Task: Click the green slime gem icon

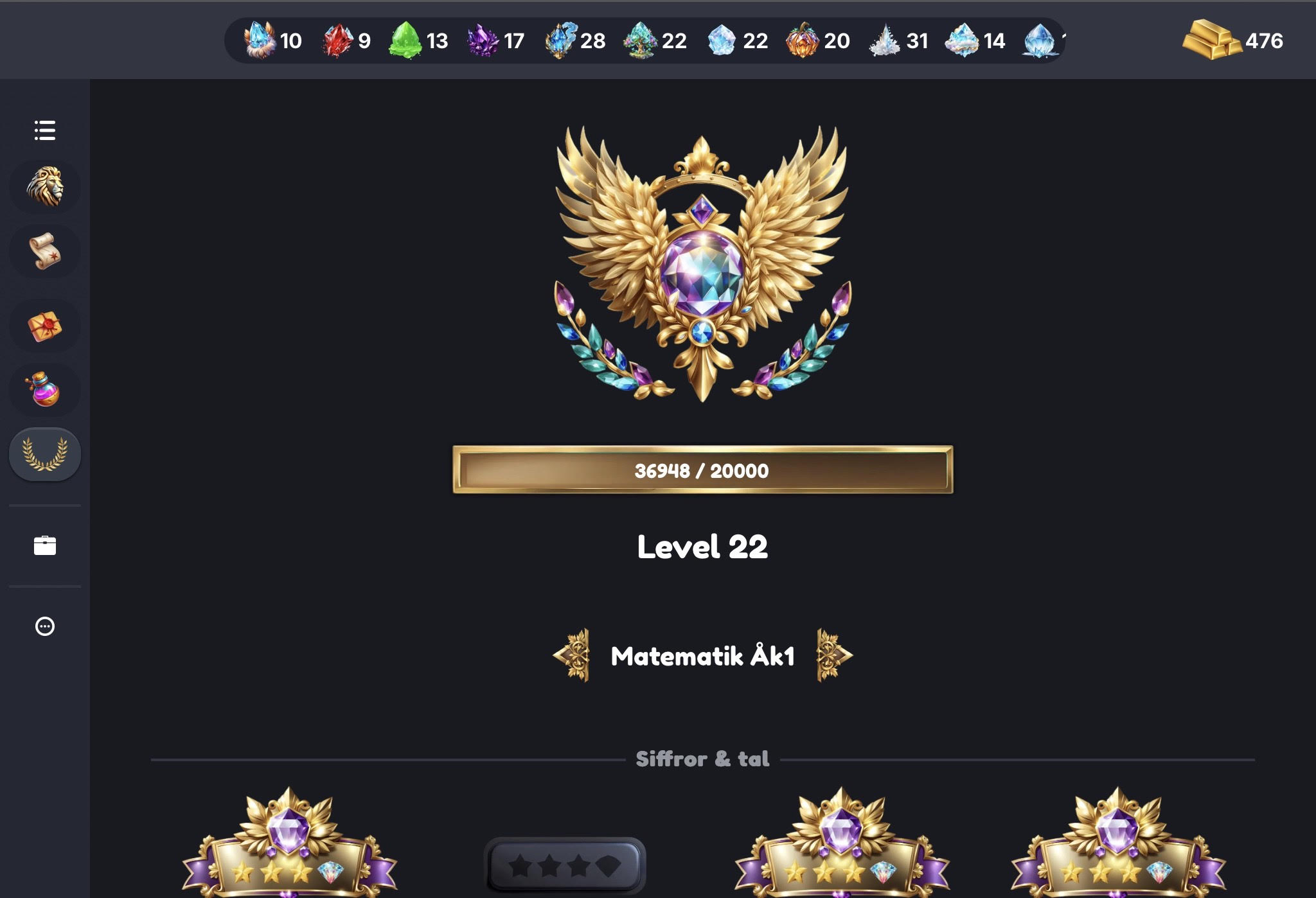Action: click(405, 40)
